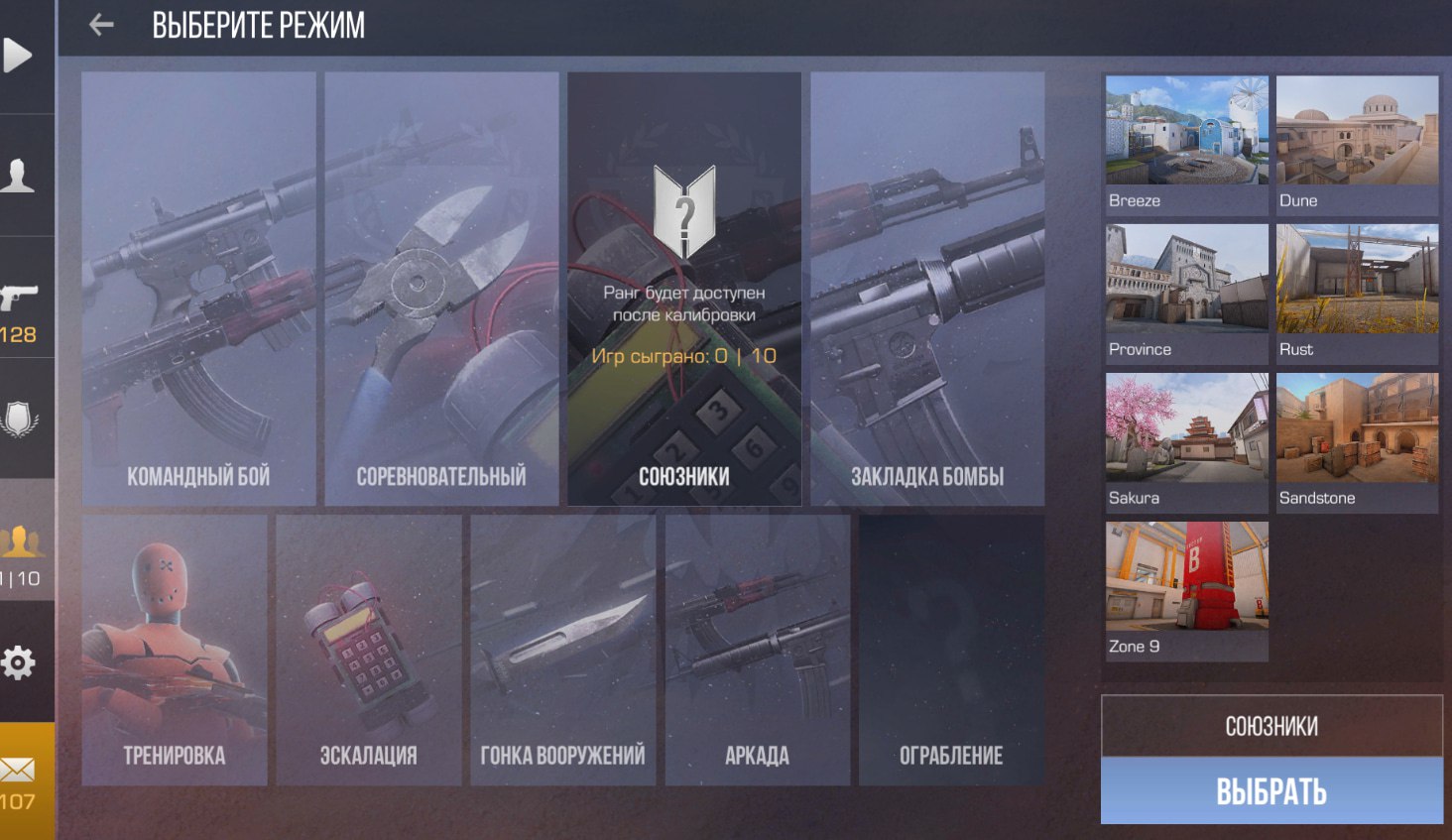
Task: Open settings via the gear icon
Action: click(x=19, y=662)
